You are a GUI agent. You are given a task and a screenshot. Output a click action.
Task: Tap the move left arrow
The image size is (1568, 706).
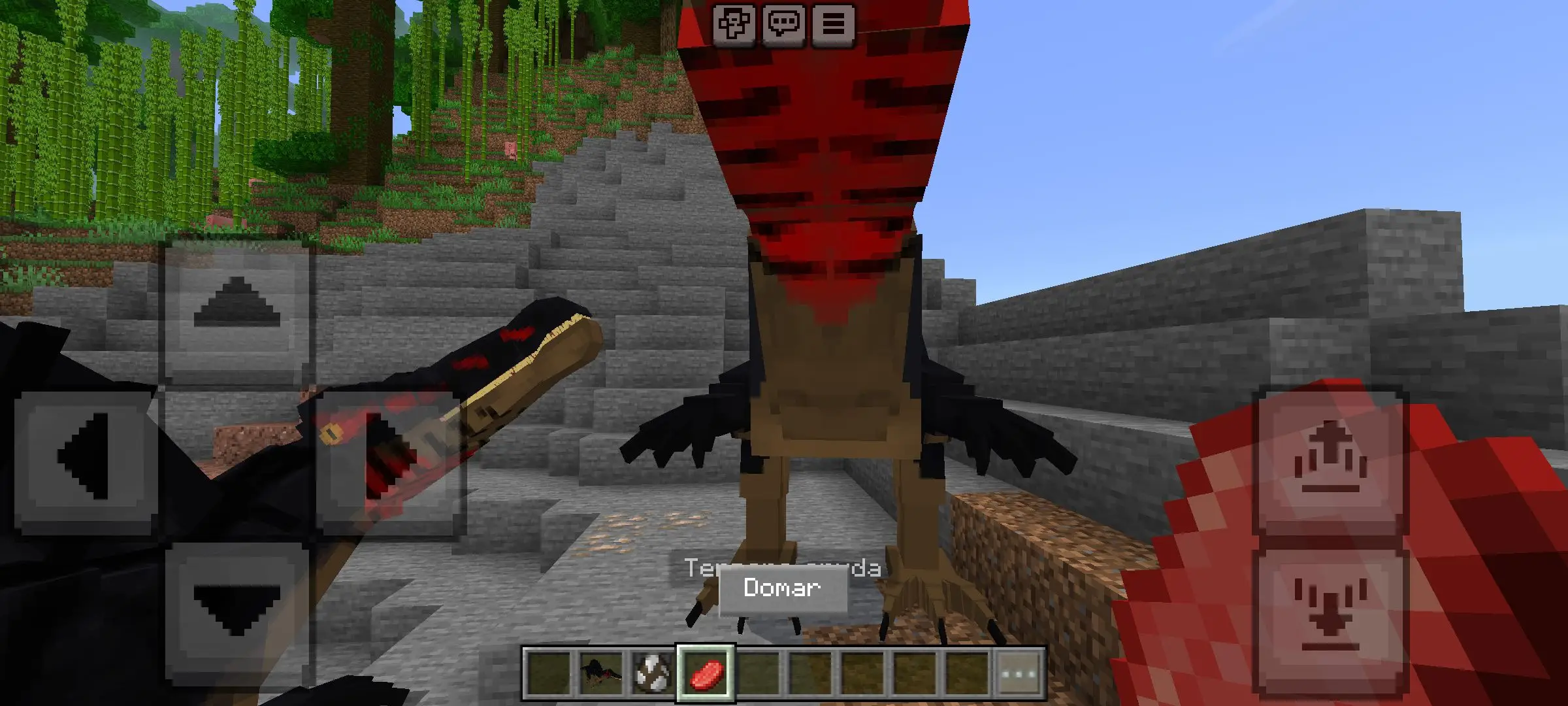[84, 456]
